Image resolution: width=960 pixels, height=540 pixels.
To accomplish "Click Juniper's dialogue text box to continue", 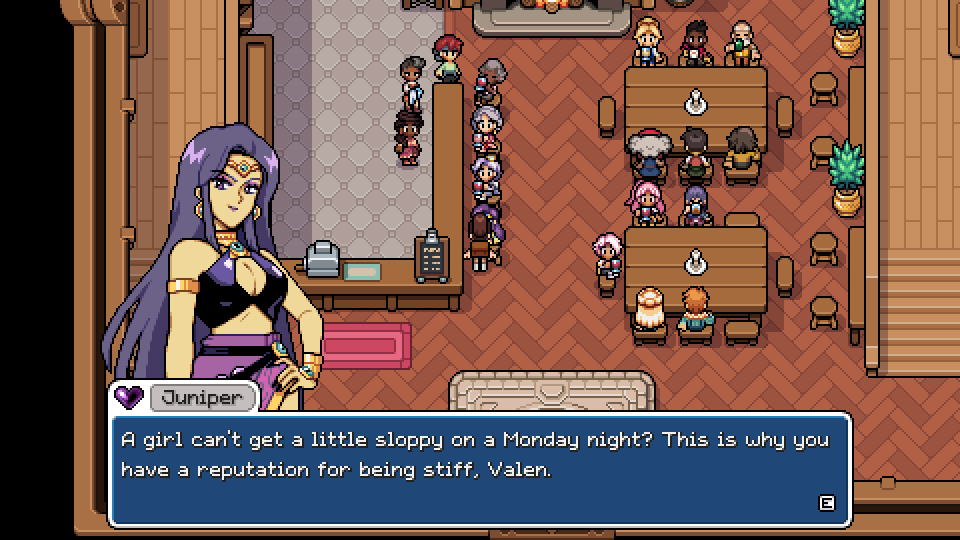I will point(479,469).
